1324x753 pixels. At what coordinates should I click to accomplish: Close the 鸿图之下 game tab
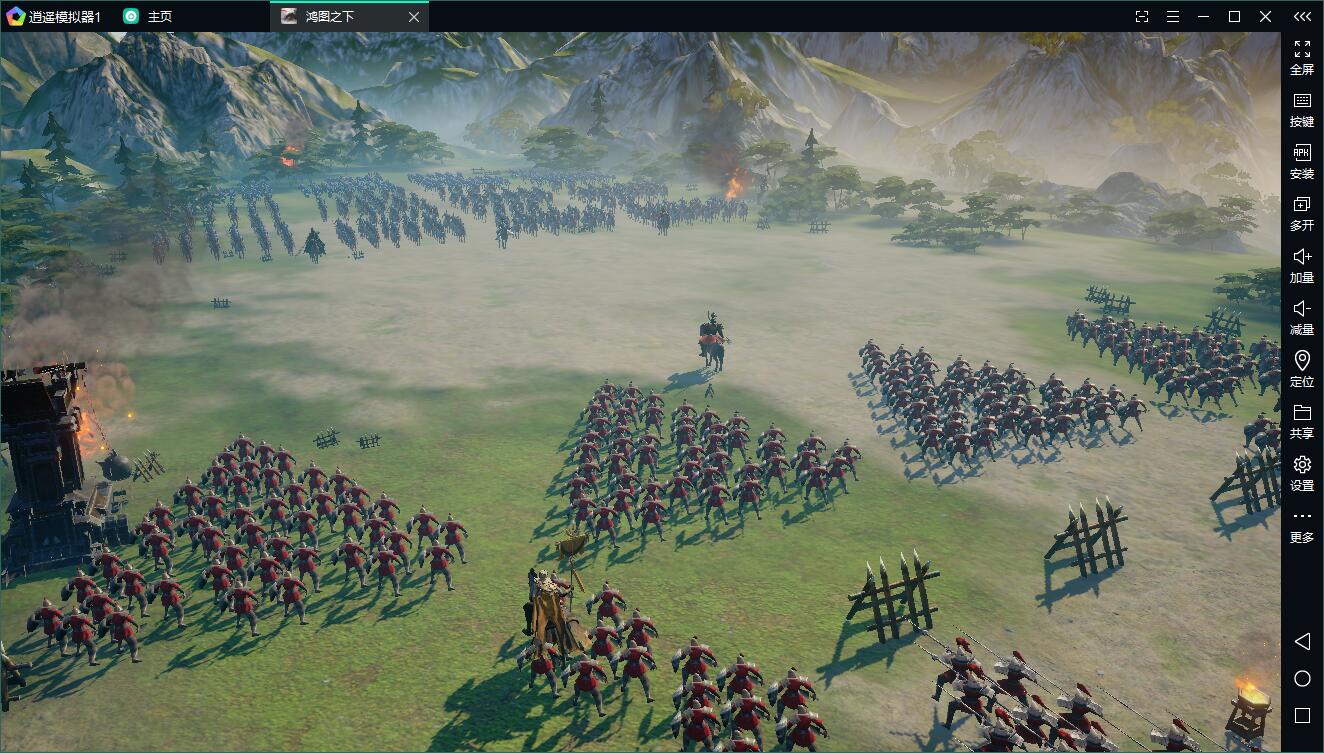click(x=414, y=16)
